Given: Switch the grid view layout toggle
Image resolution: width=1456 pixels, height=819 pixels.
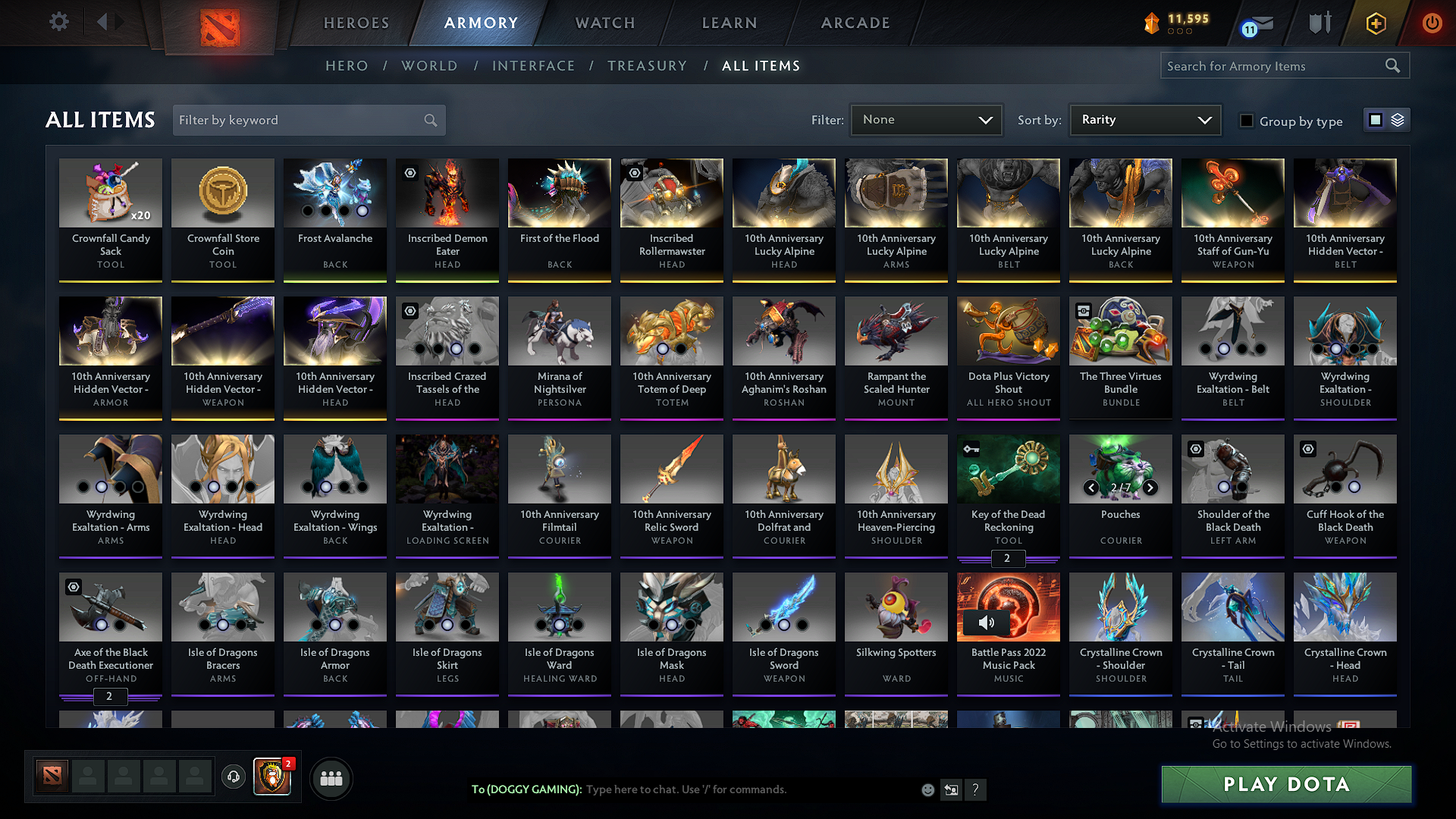Looking at the screenshot, I should [x=1374, y=119].
